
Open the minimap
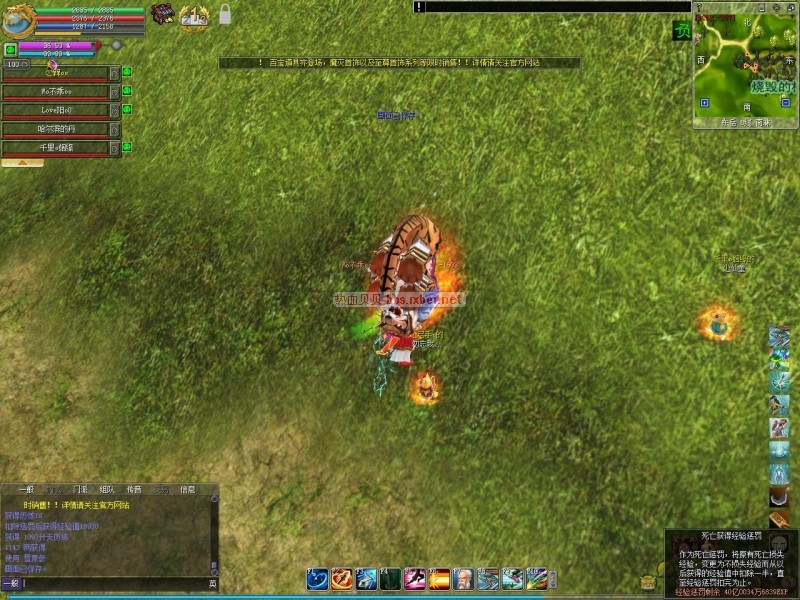745,65
